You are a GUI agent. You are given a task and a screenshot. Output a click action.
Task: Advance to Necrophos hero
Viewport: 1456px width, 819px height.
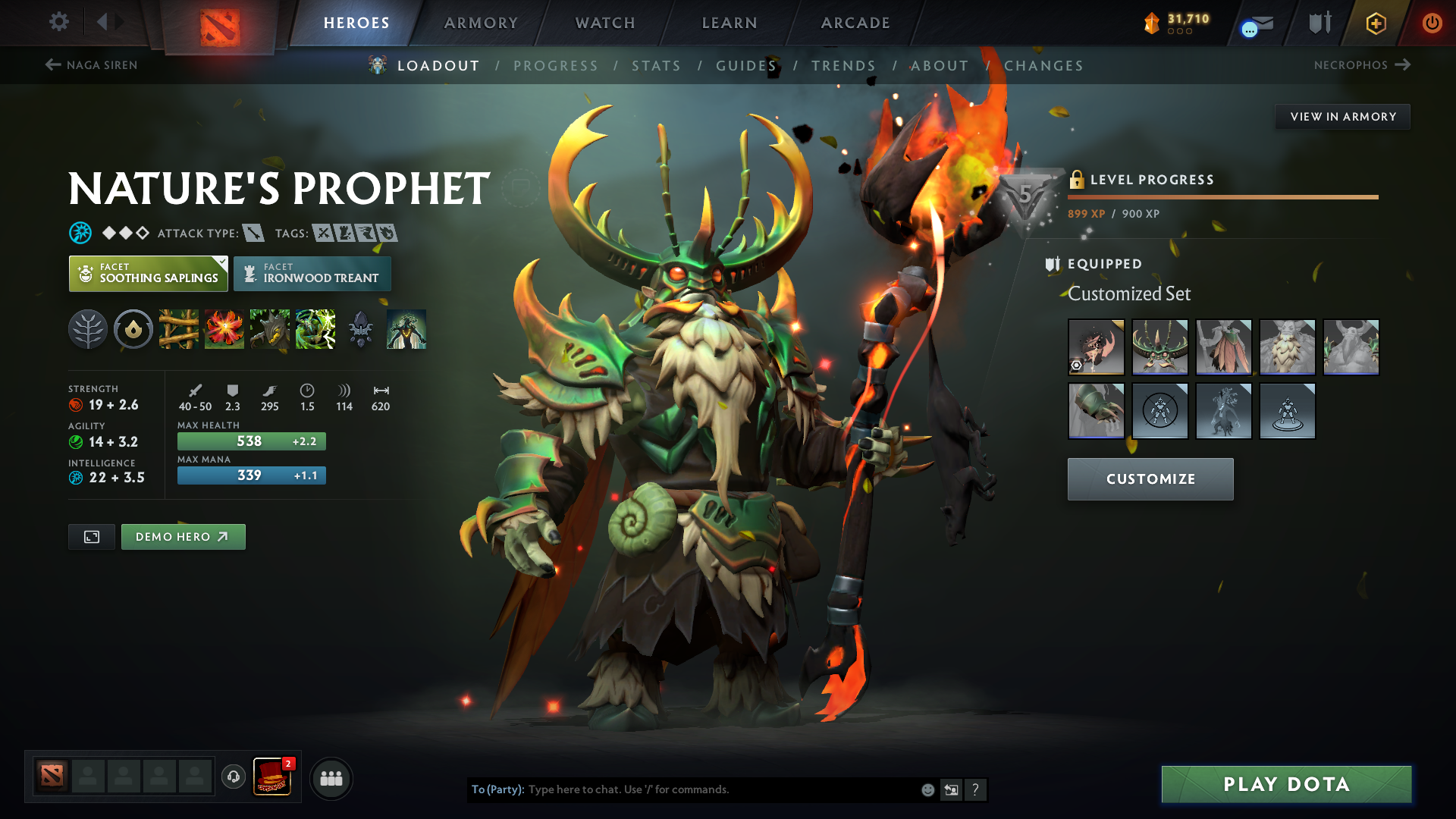click(1363, 65)
